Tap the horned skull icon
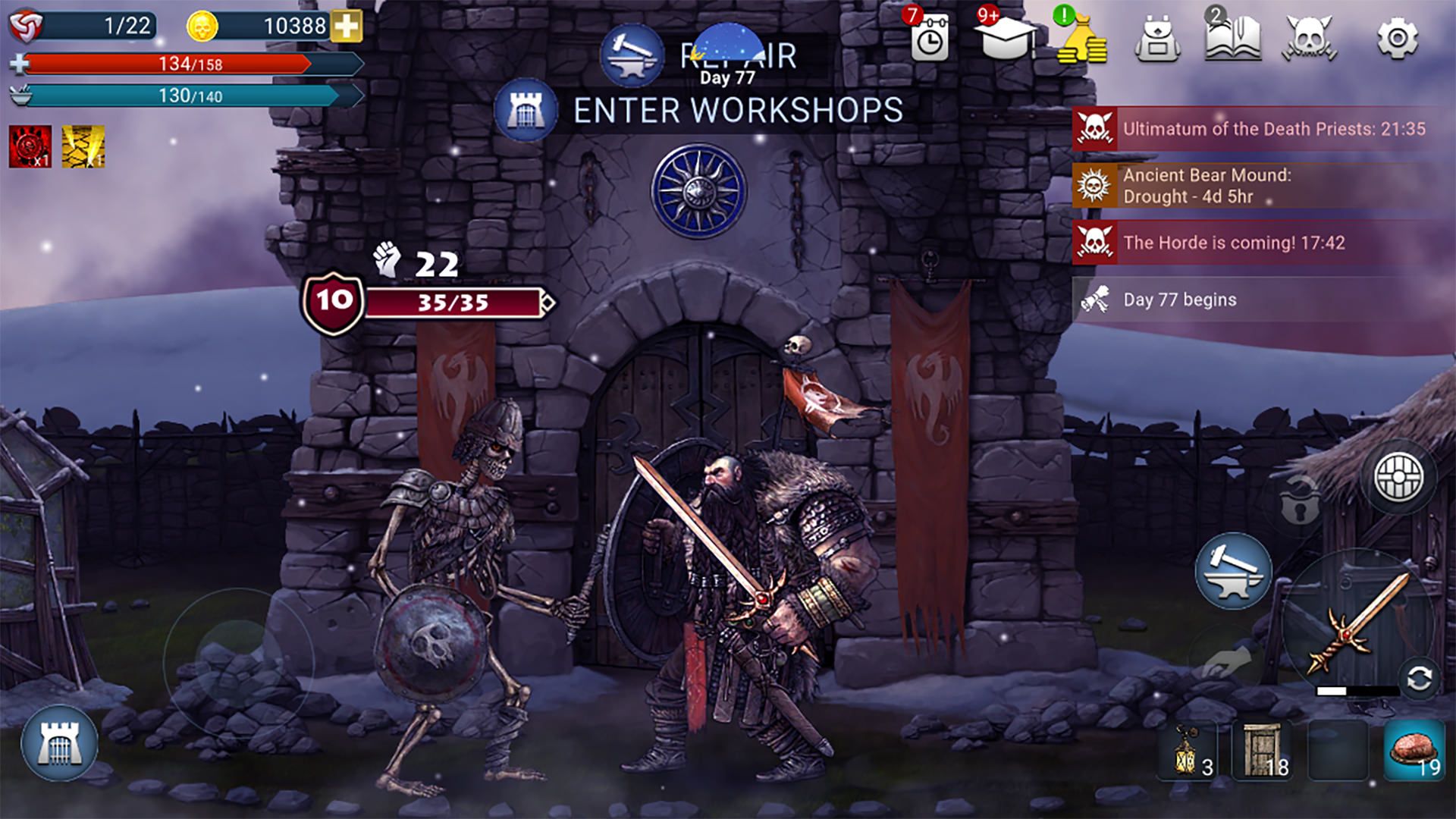The height and width of the screenshot is (819, 1456). coord(1310,38)
